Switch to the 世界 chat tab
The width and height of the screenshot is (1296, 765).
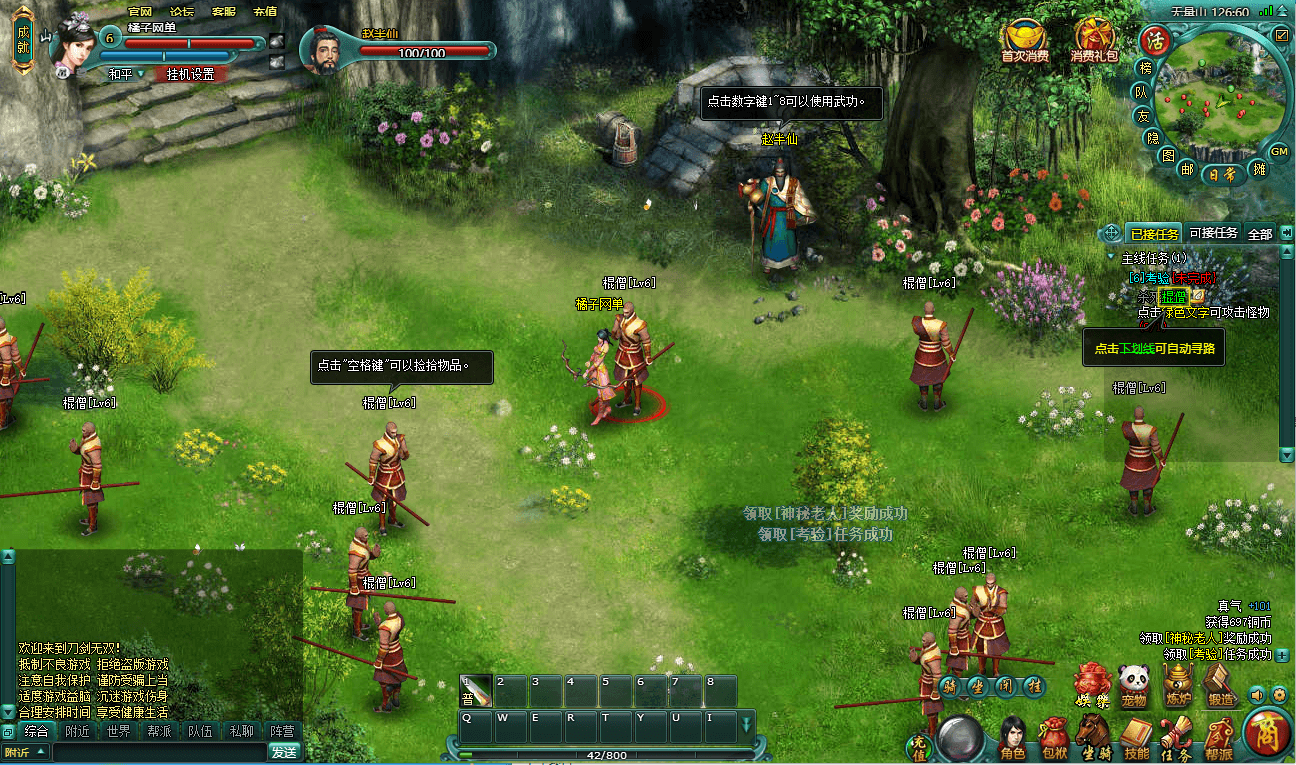point(118,731)
